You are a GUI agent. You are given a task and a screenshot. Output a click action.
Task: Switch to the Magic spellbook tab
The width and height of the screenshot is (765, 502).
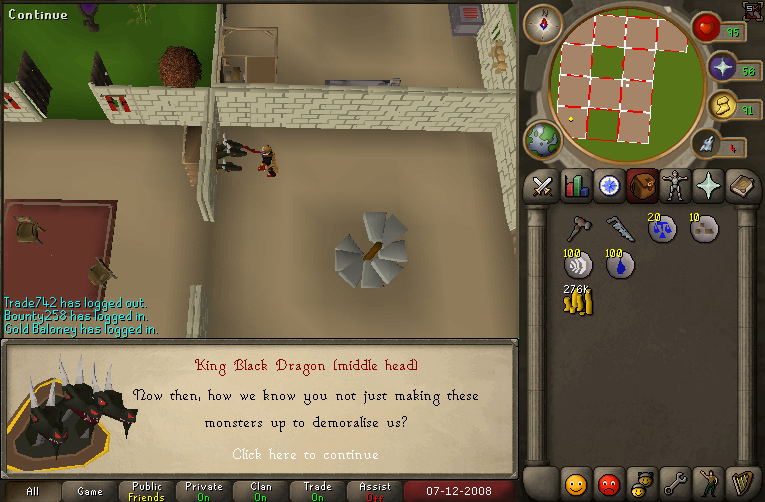pyautogui.click(x=743, y=186)
